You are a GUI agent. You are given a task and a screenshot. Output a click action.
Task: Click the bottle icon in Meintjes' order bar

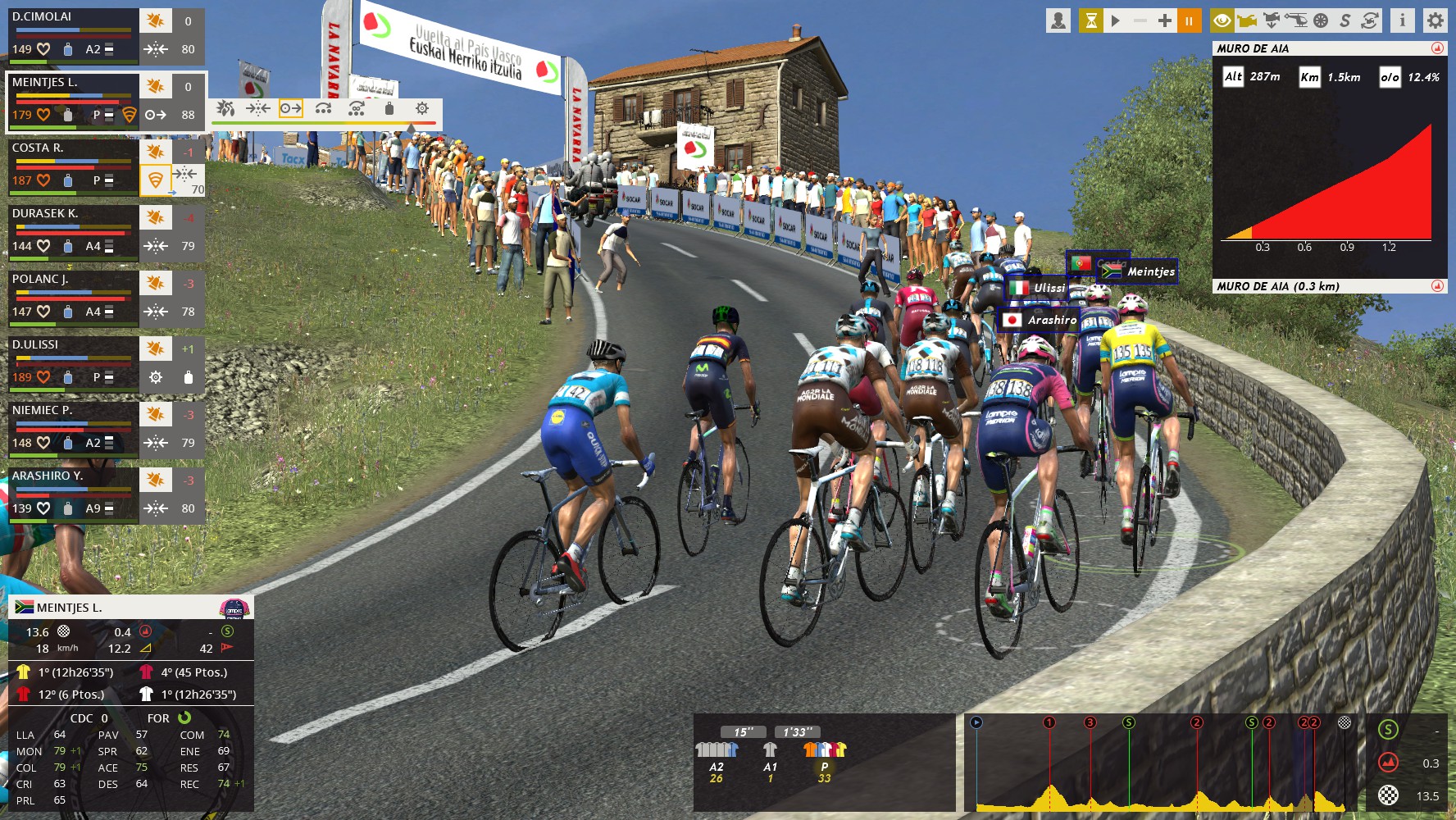389,109
